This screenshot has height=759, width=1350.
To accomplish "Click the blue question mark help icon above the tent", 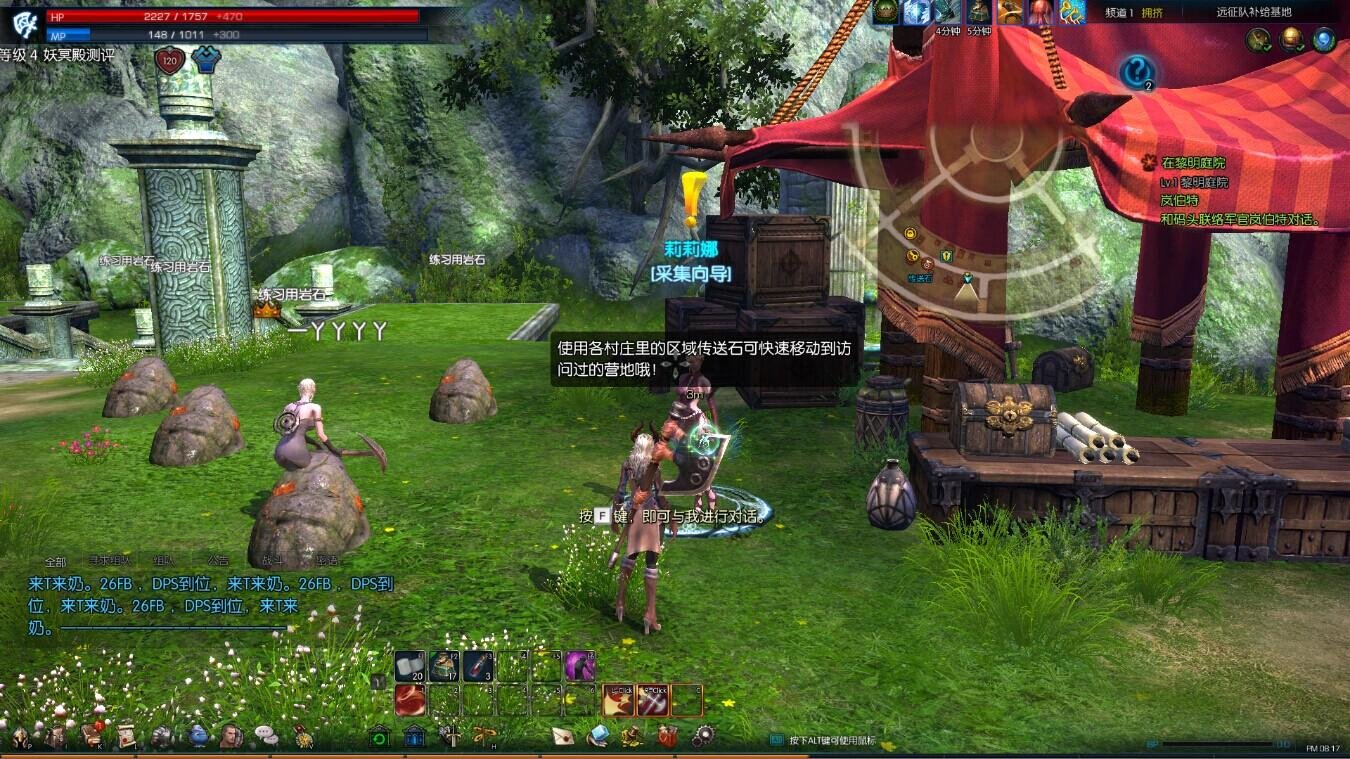I will [1137, 70].
